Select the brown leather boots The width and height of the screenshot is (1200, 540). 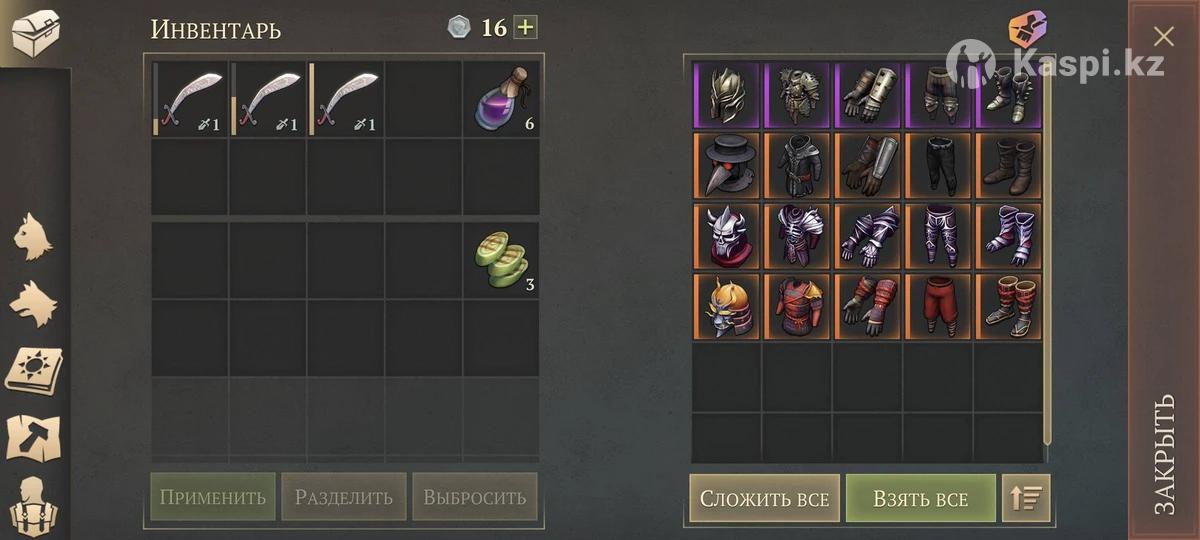pos(1009,165)
